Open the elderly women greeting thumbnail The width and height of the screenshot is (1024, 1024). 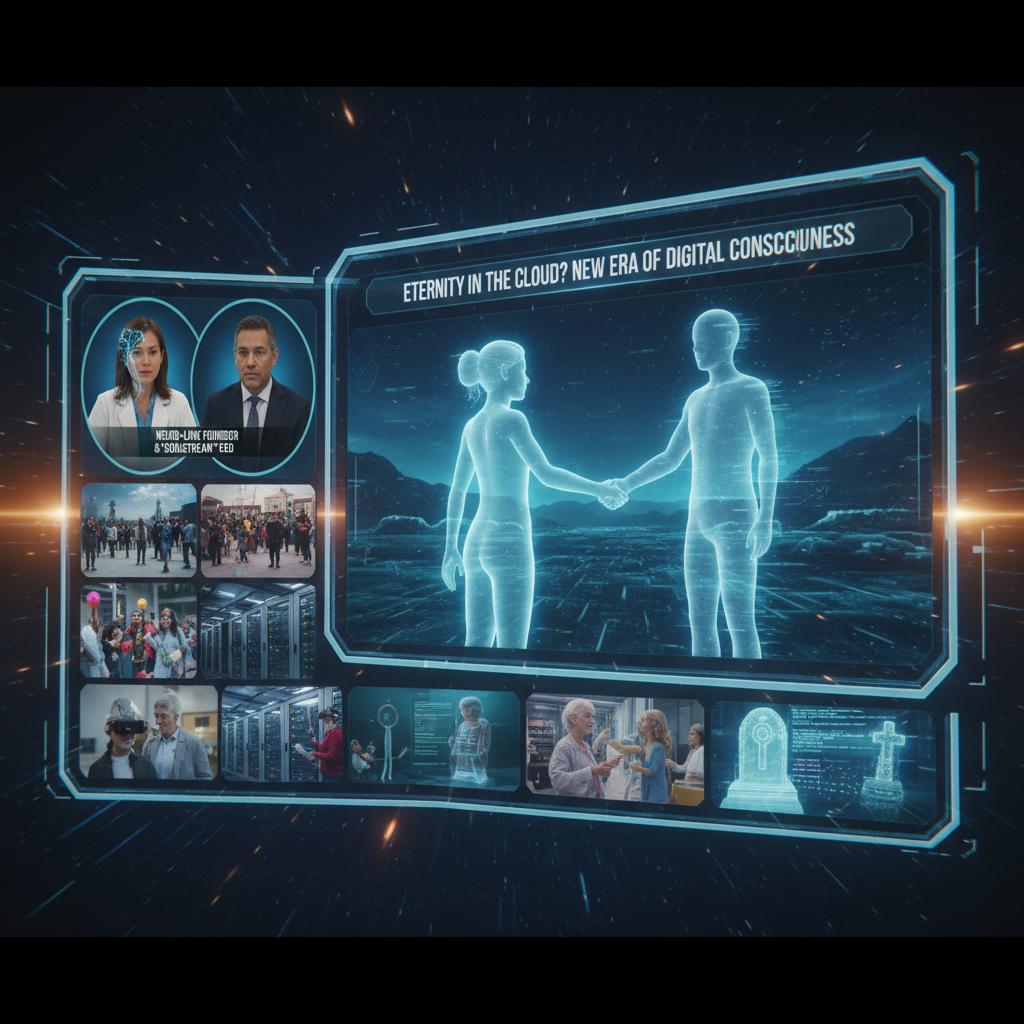coord(614,748)
